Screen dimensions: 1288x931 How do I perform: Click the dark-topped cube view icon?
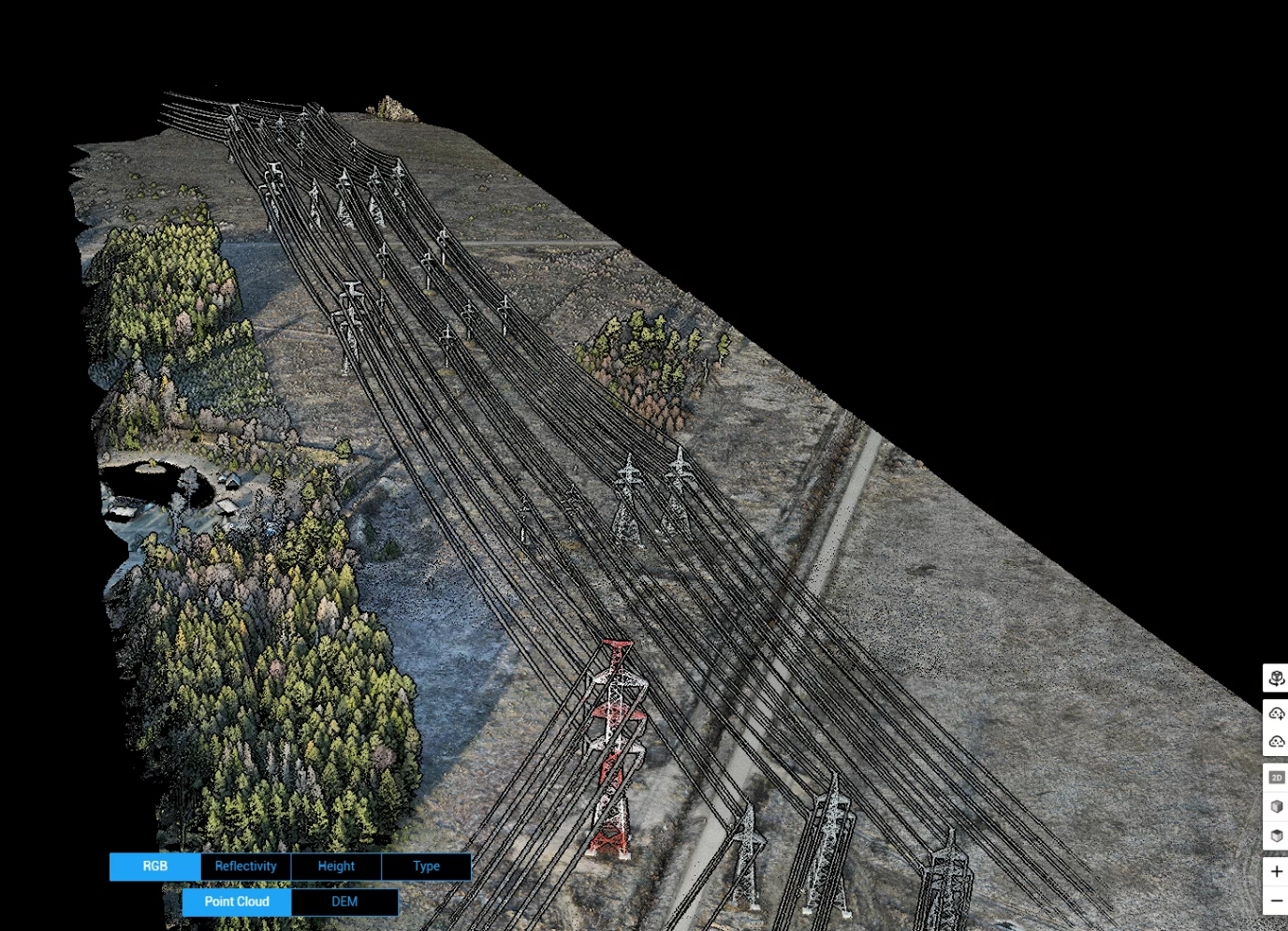1276,836
